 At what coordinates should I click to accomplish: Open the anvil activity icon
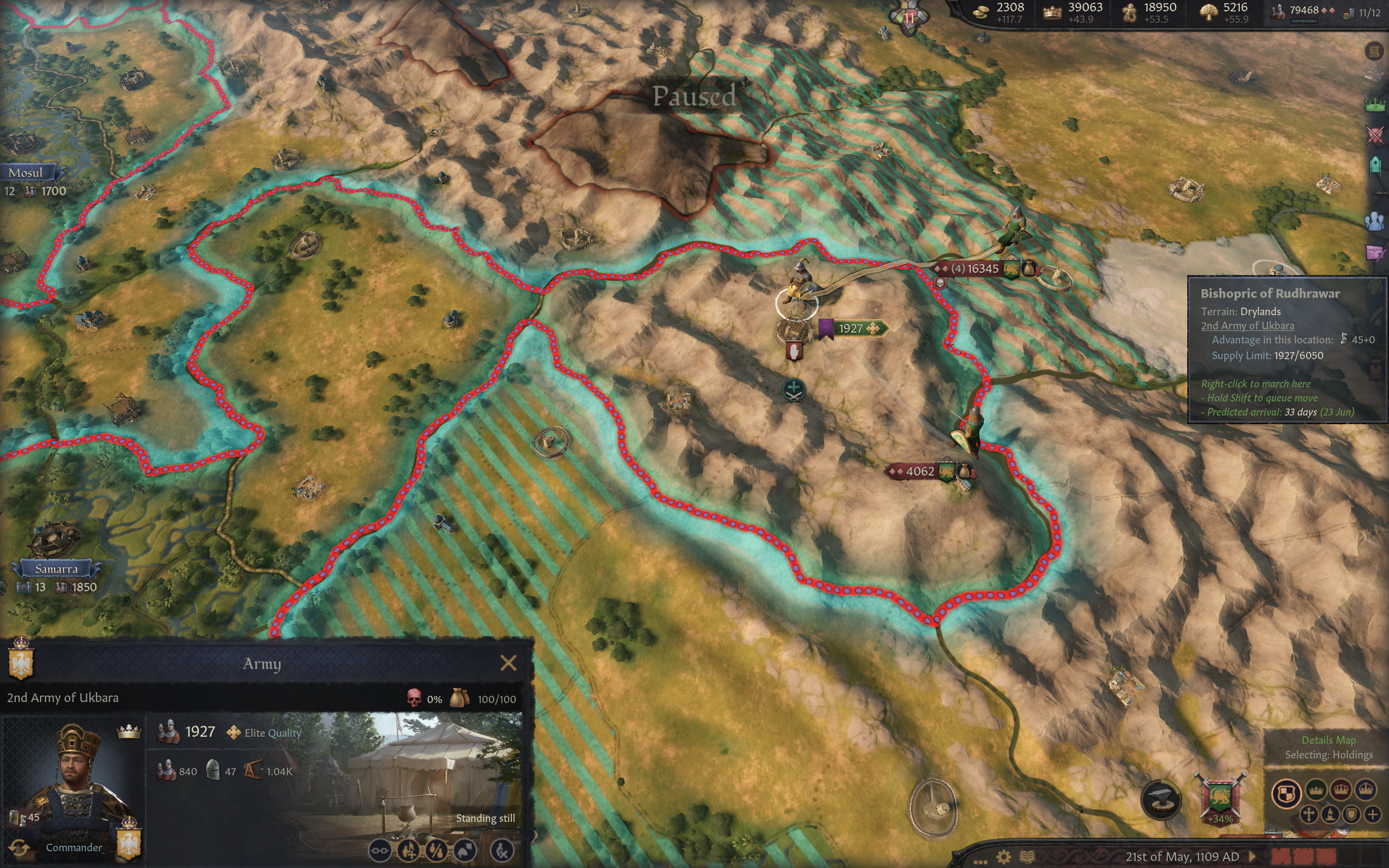tap(1161, 799)
